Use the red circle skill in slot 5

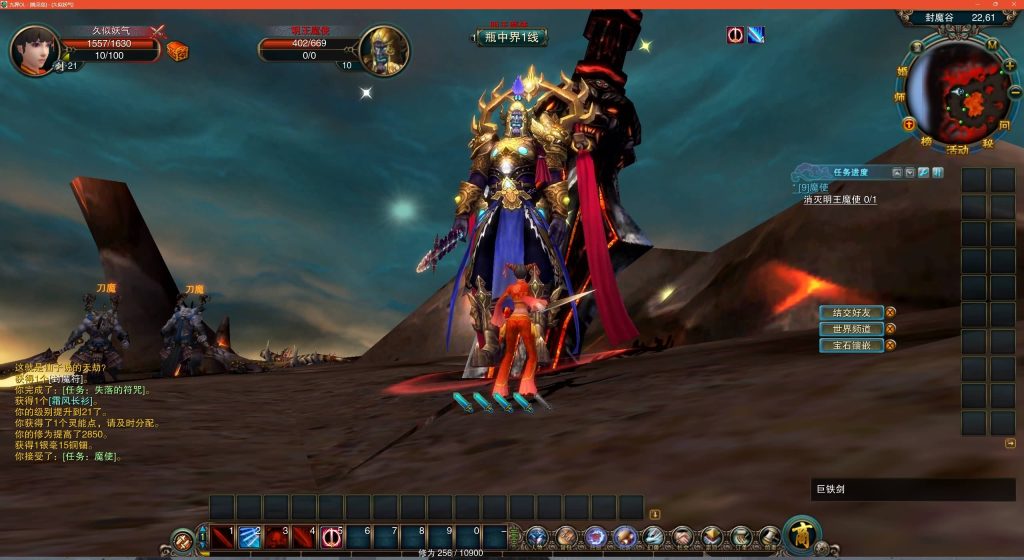pyautogui.click(x=331, y=537)
